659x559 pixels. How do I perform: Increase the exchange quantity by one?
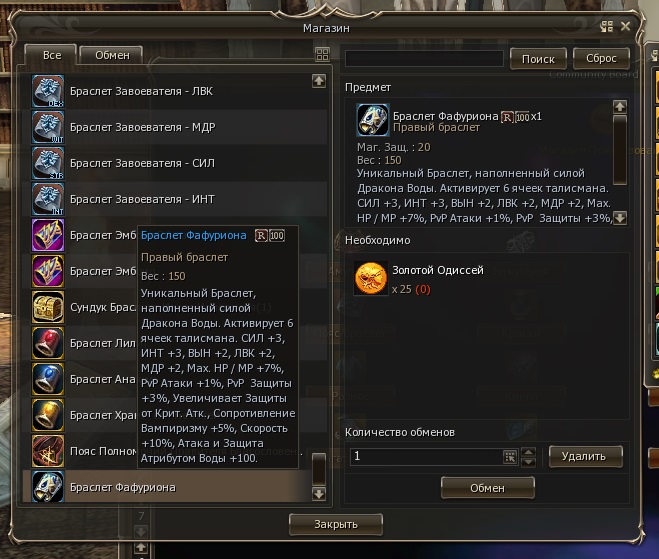(x=530, y=452)
